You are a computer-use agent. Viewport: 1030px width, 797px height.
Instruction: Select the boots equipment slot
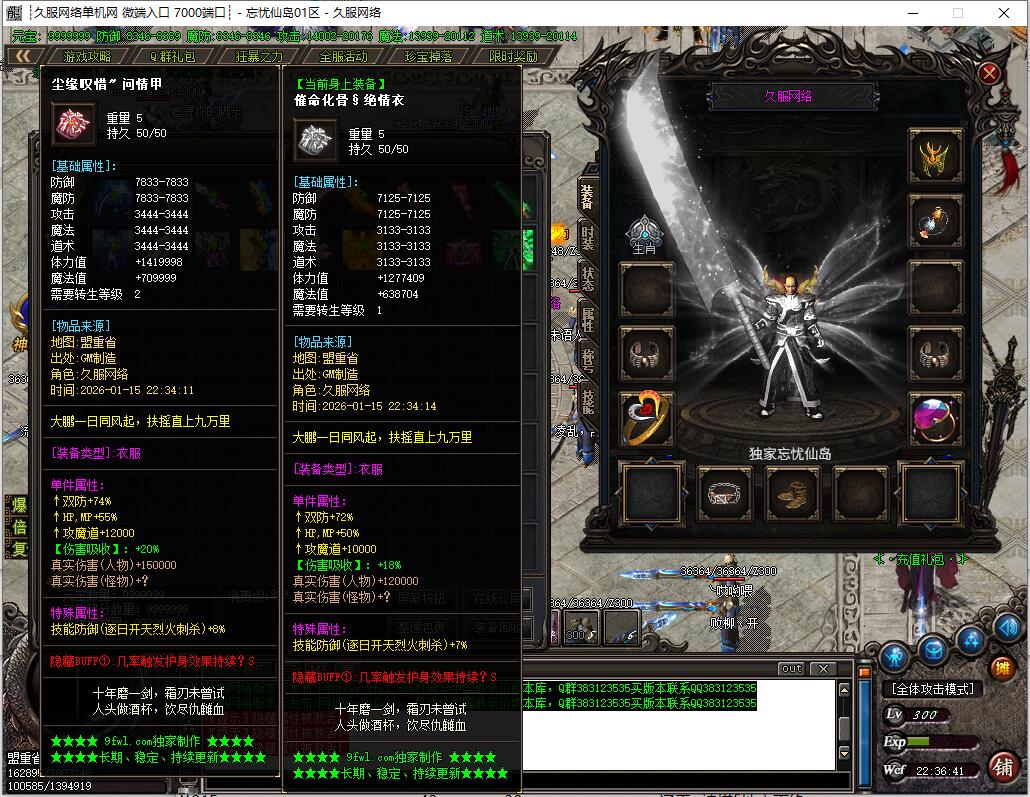[x=793, y=493]
